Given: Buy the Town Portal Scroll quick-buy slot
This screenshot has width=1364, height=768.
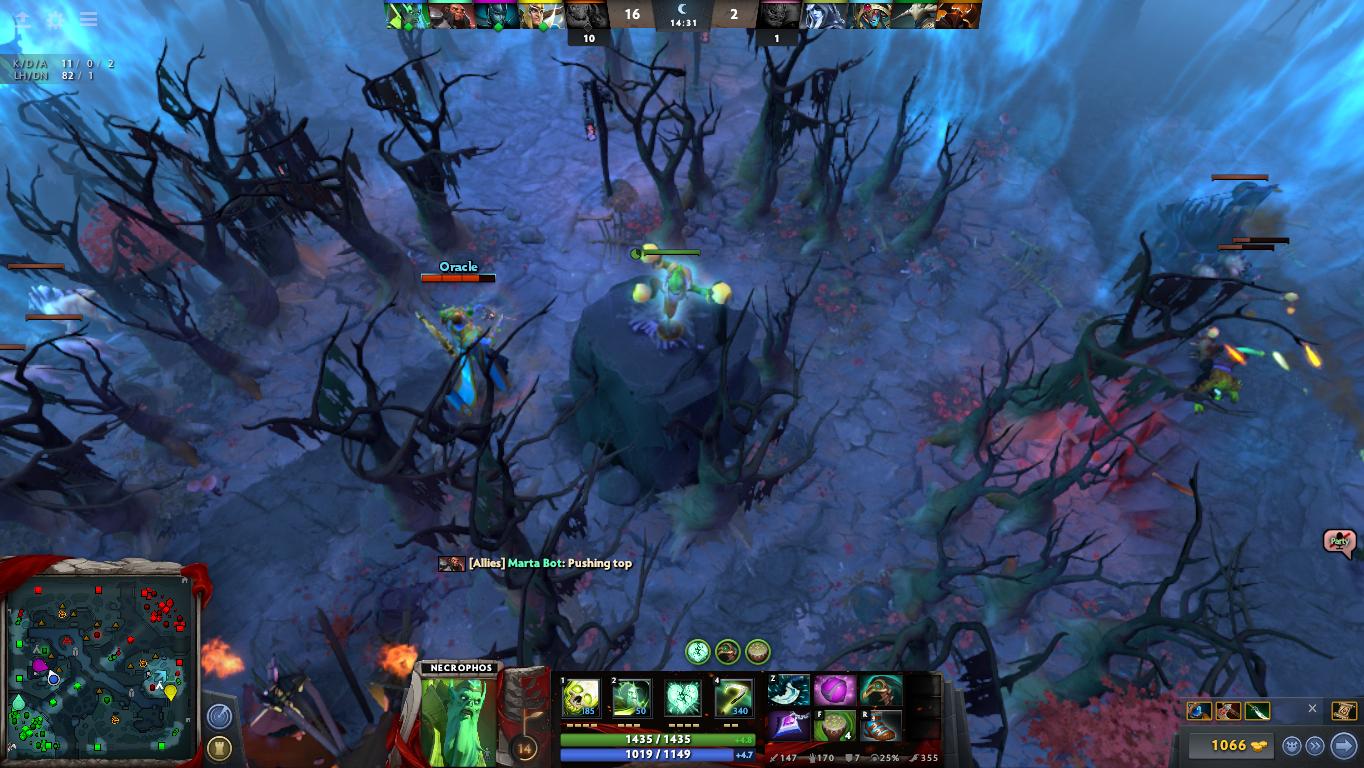Looking at the screenshot, I should click(x=1345, y=711).
